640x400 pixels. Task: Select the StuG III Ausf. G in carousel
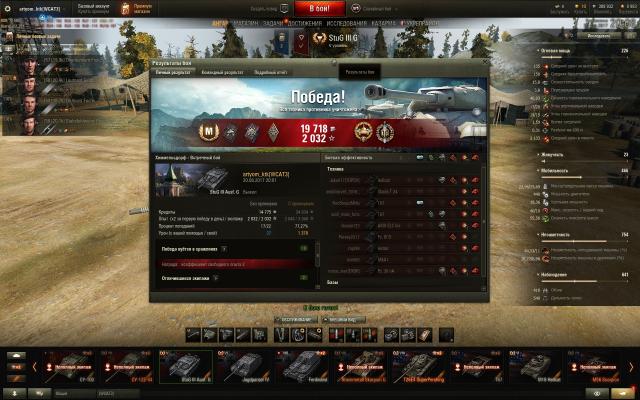(x=186, y=367)
